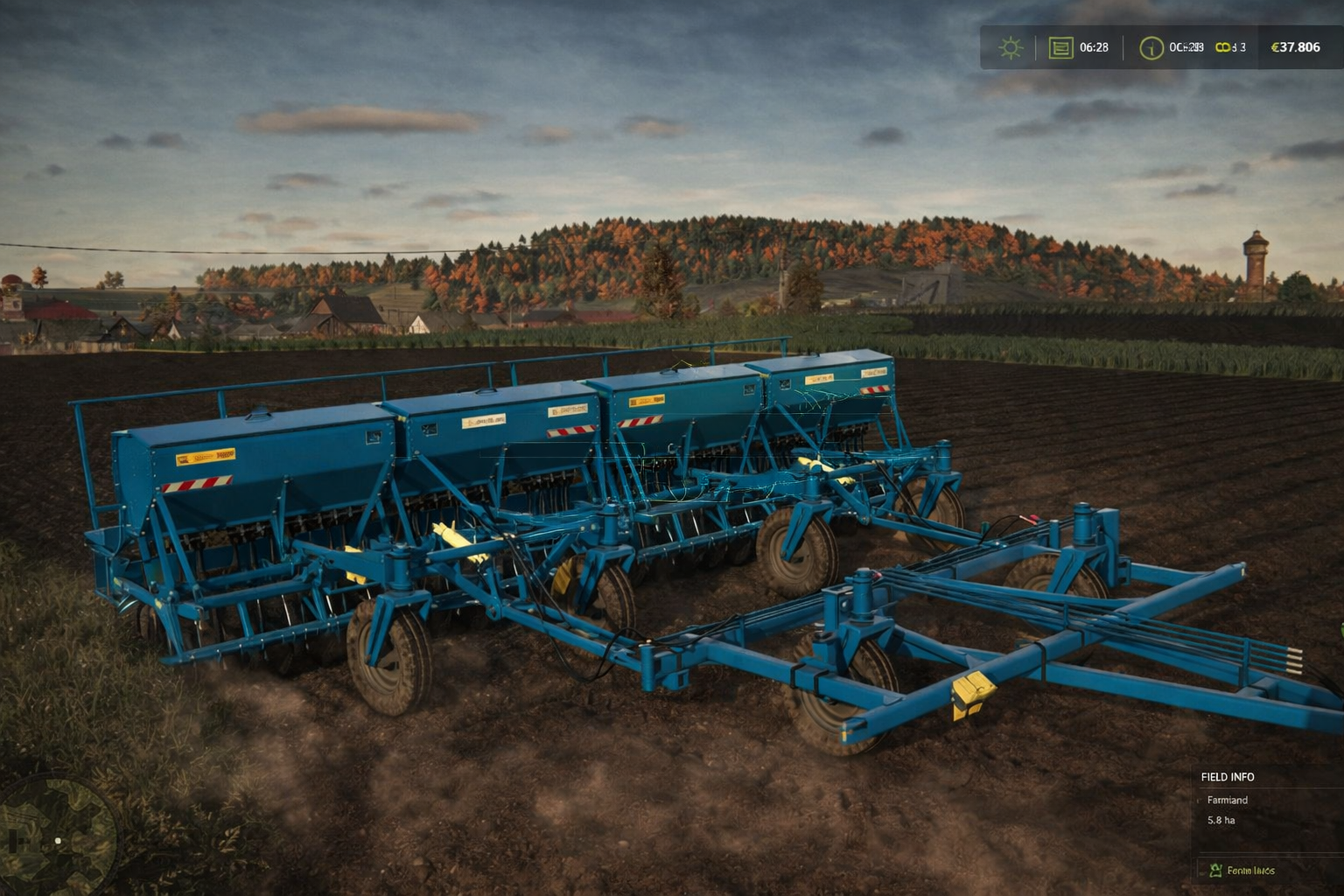This screenshot has width=1344, height=896.
Task: Open the FIELD INFO header tab
Action: click(x=1228, y=776)
